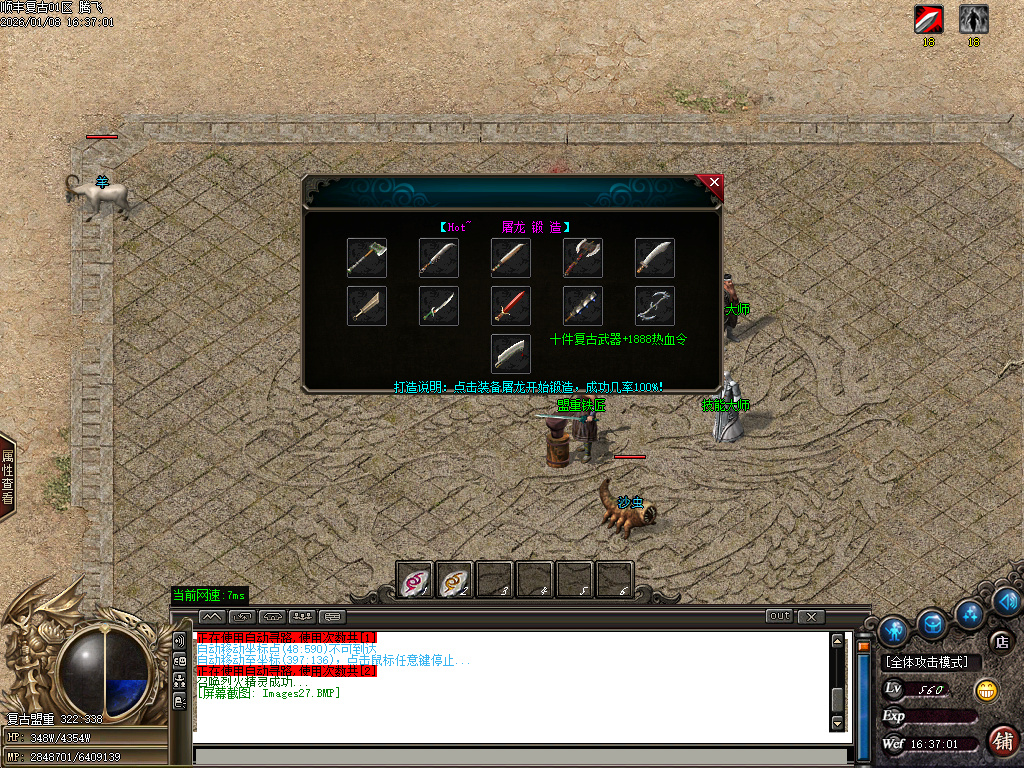Focus the chat text input field

[x=520, y=756]
